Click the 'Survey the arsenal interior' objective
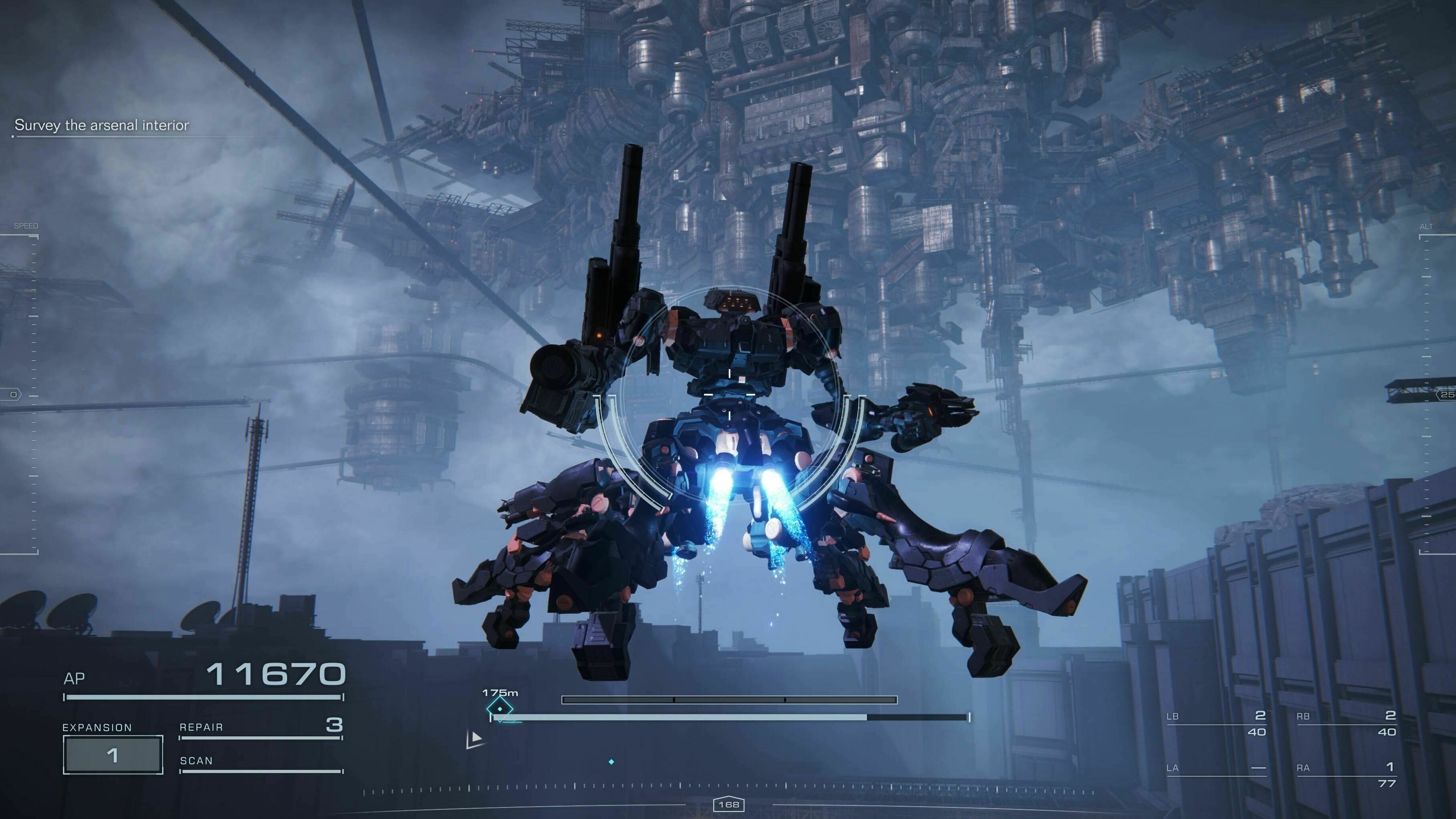1456x819 pixels. point(102,125)
